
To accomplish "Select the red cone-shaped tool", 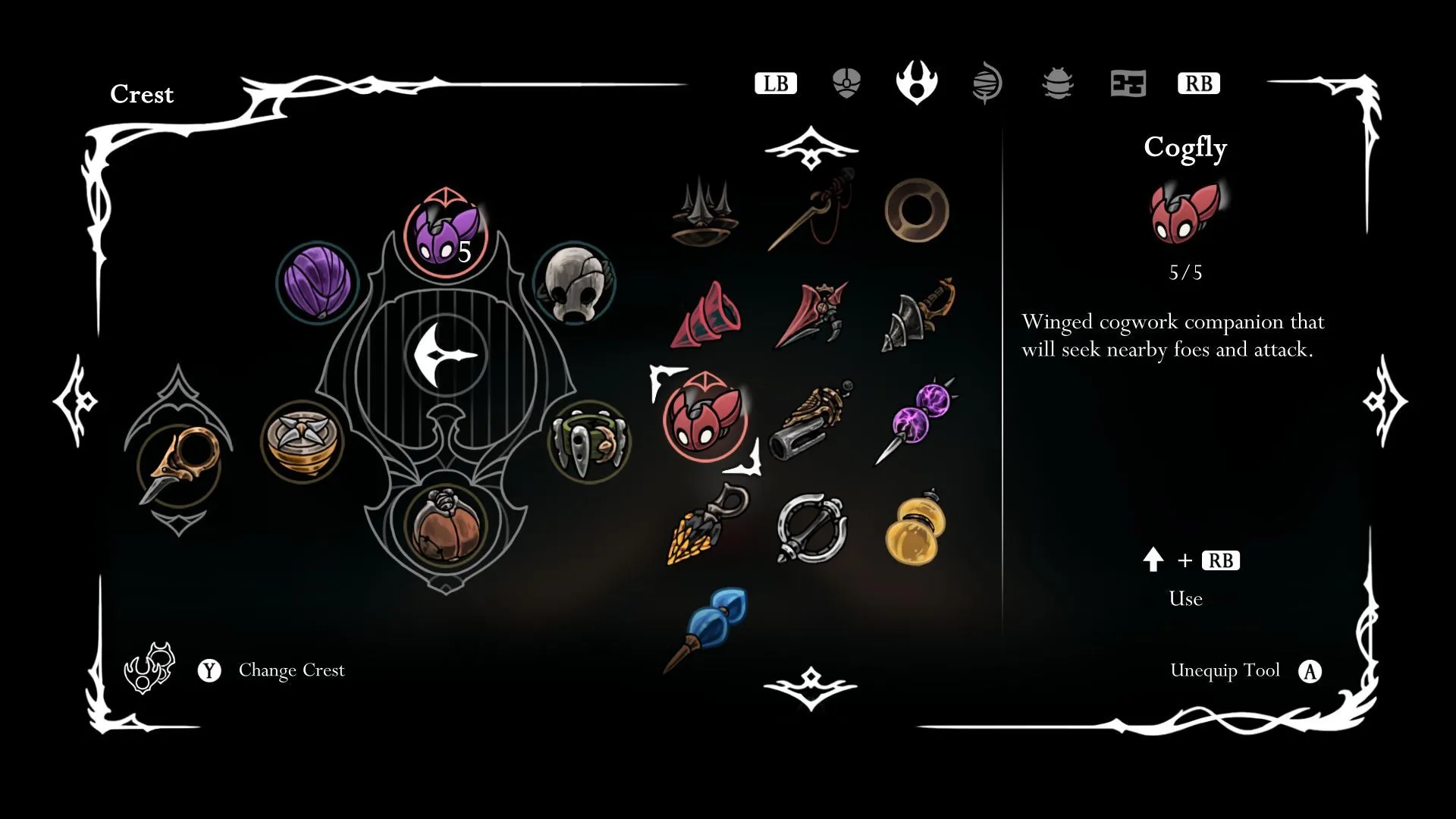I will (x=706, y=316).
